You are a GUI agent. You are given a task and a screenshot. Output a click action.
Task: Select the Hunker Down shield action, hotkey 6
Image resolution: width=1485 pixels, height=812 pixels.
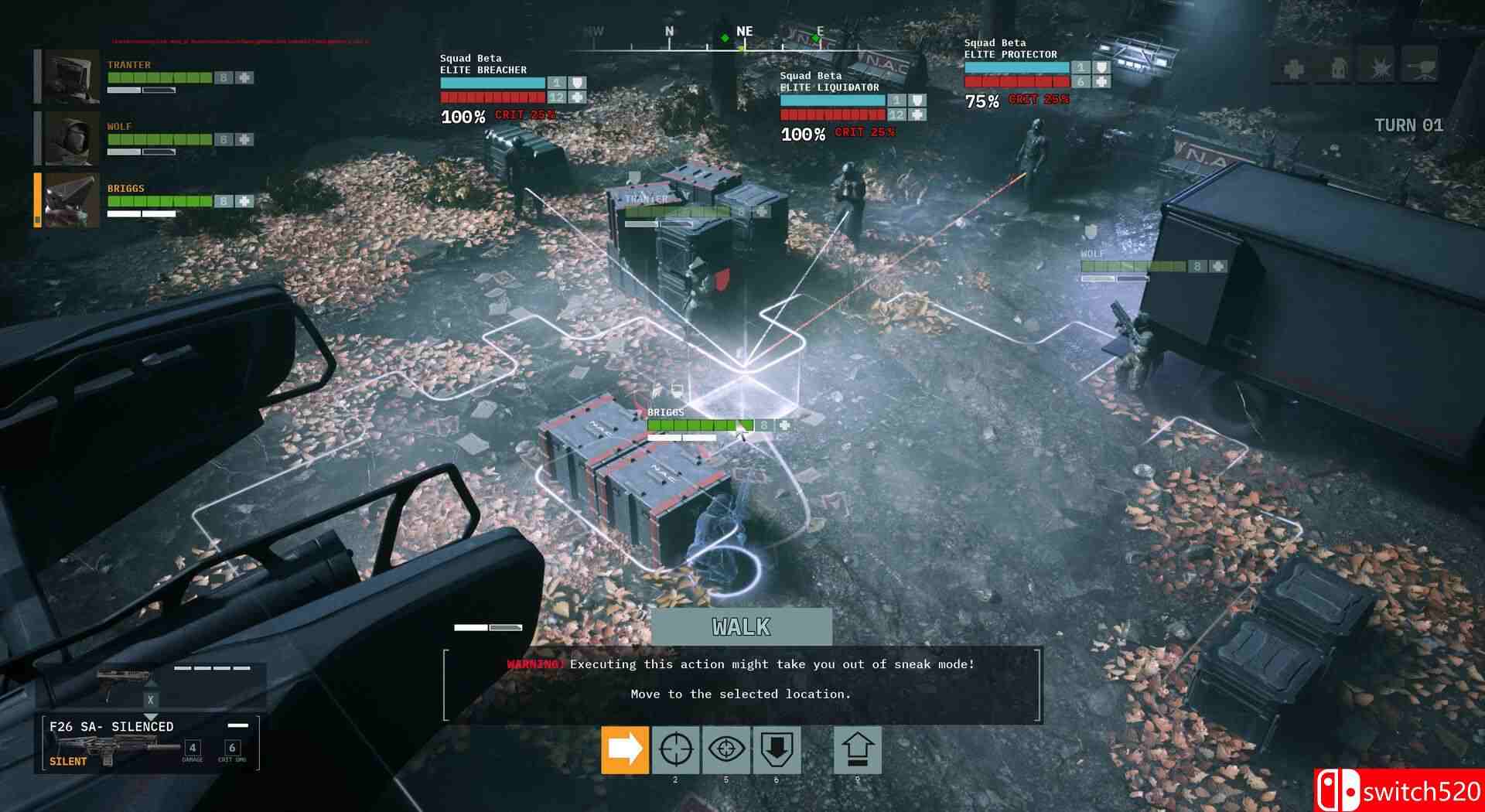pyautogui.click(x=777, y=749)
